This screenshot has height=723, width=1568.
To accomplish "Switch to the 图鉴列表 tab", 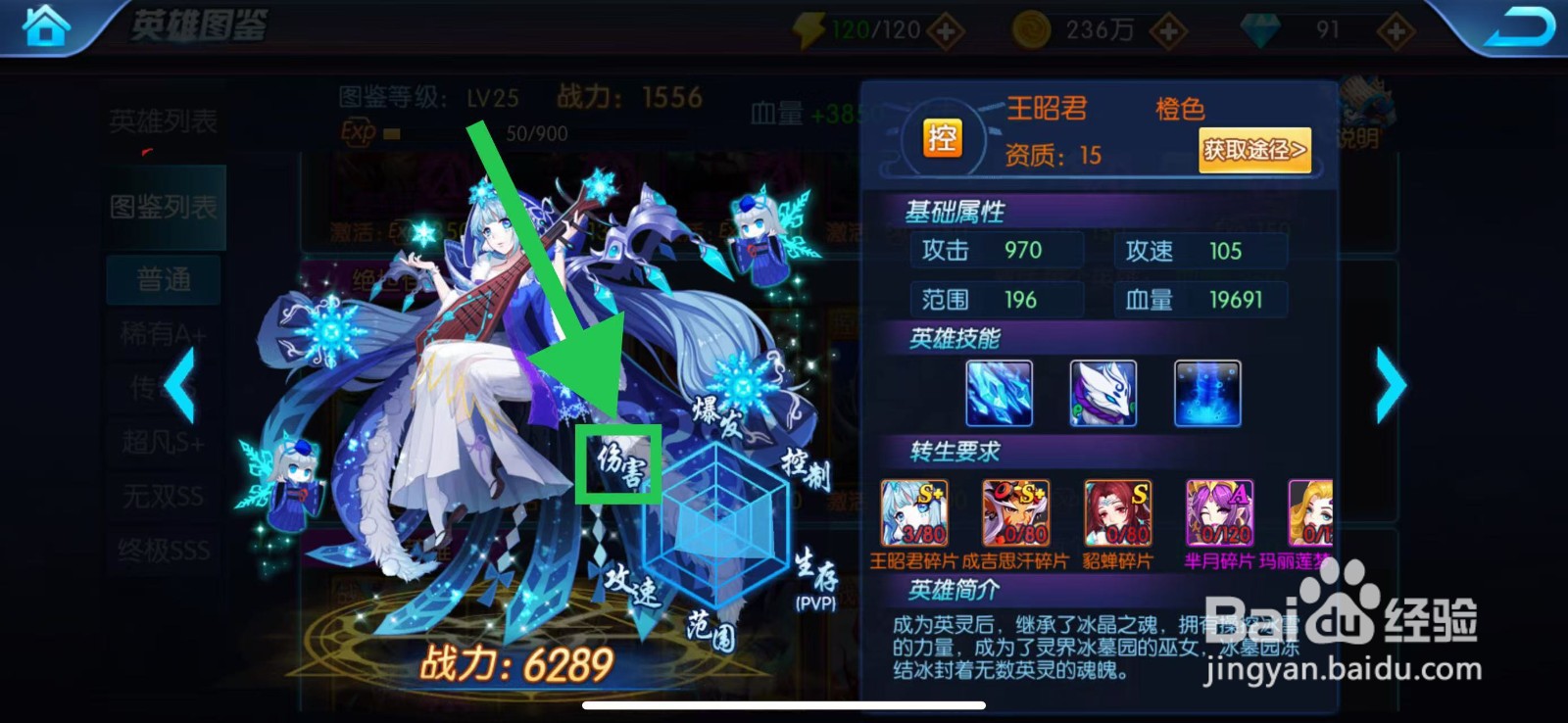I will point(161,208).
